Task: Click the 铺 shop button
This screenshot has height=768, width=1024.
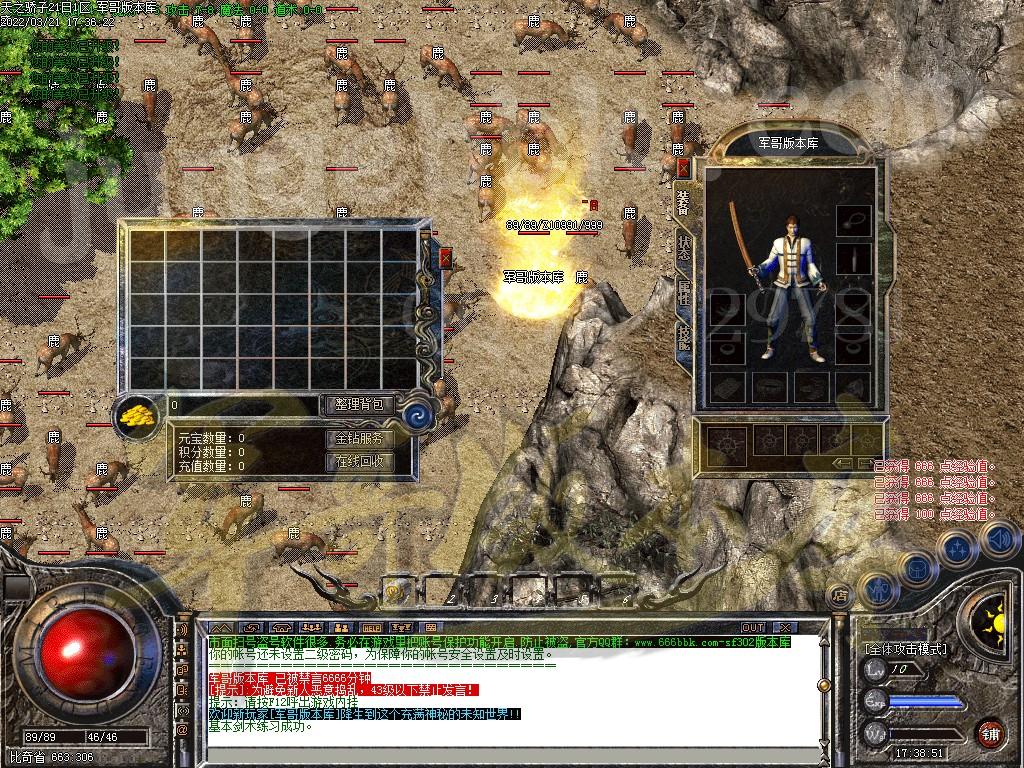Action: click(990, 732)
